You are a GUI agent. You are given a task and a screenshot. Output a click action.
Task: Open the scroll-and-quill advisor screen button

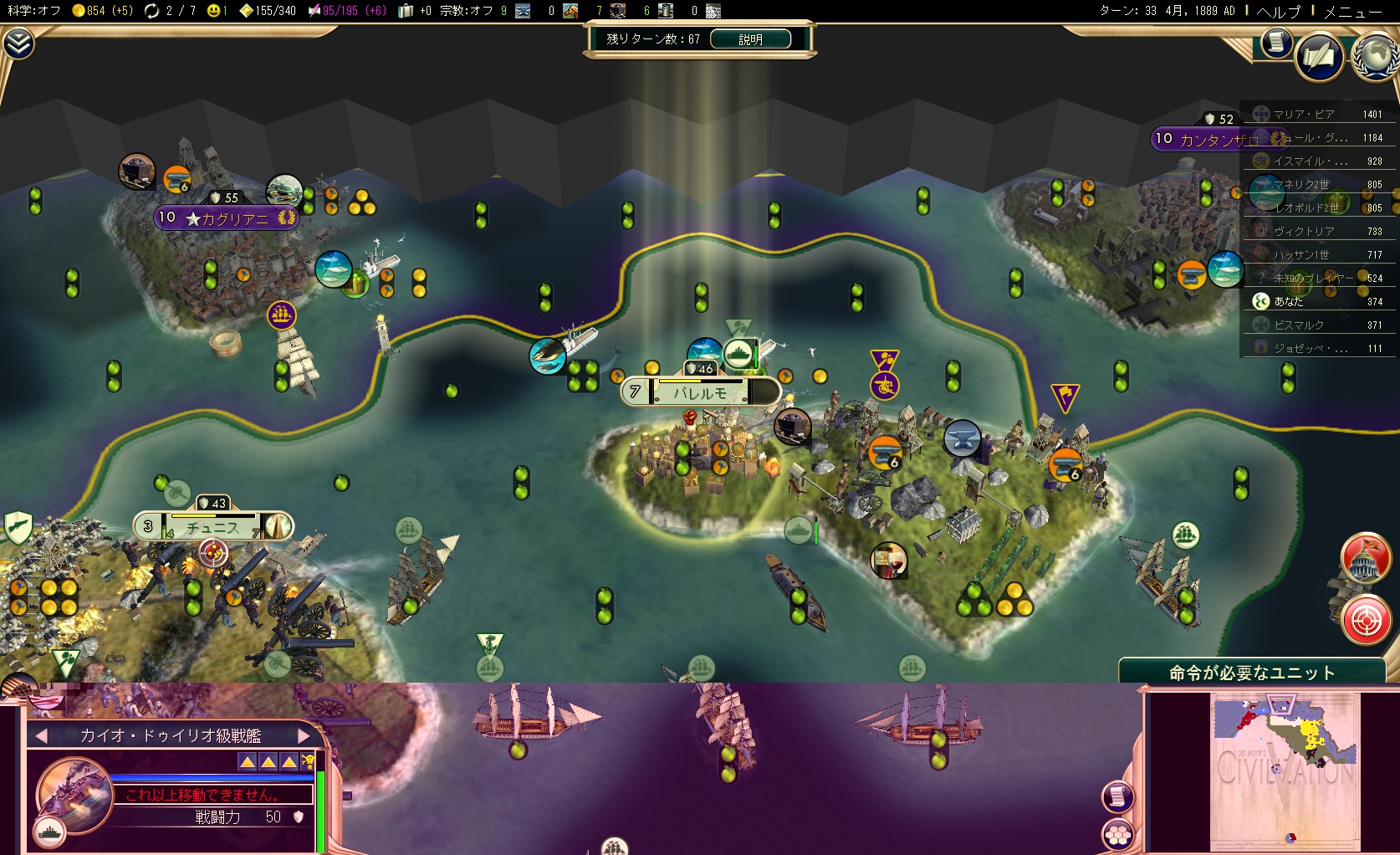(x=1319, y=58)
